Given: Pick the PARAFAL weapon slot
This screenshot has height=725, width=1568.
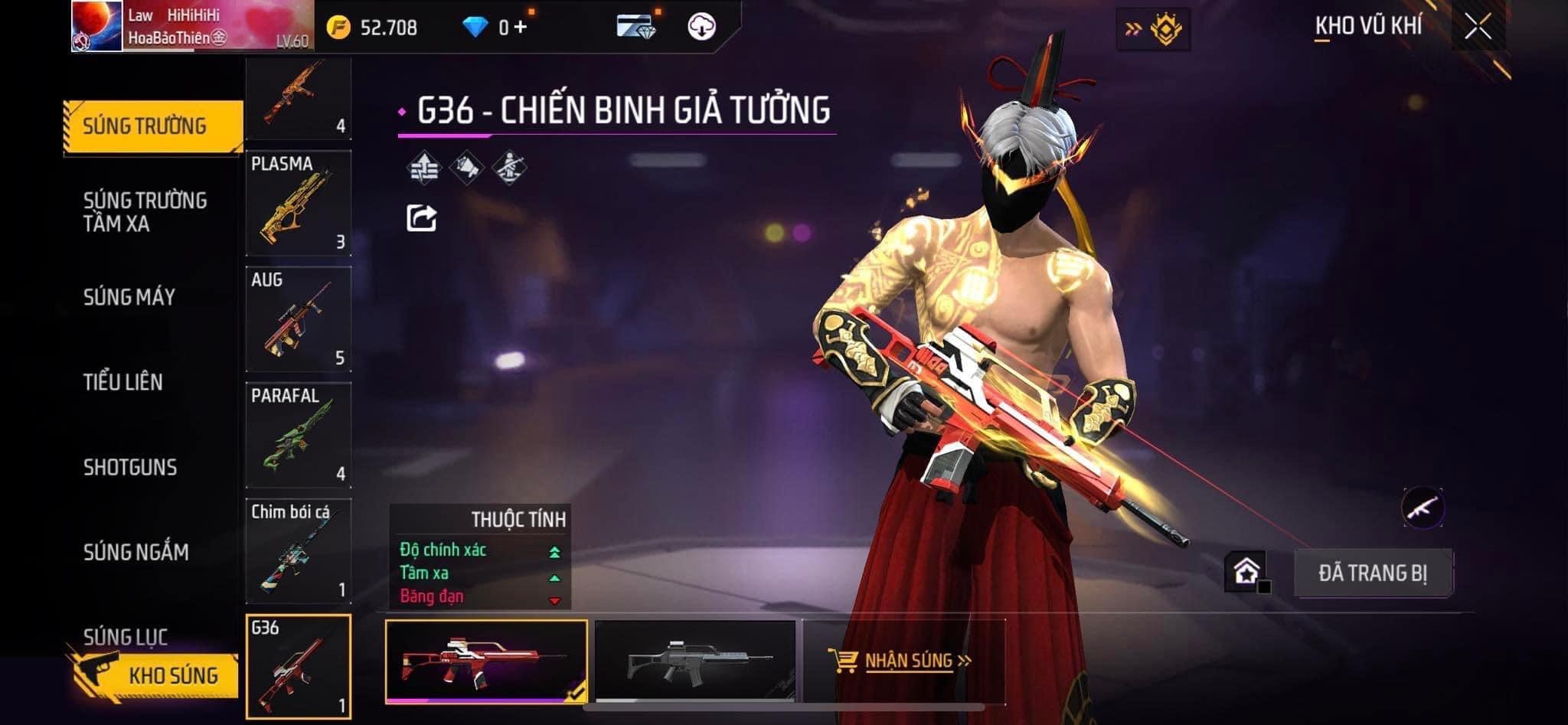Looking at the screenshot, I should pyautogui.click(x=299, y=436).
